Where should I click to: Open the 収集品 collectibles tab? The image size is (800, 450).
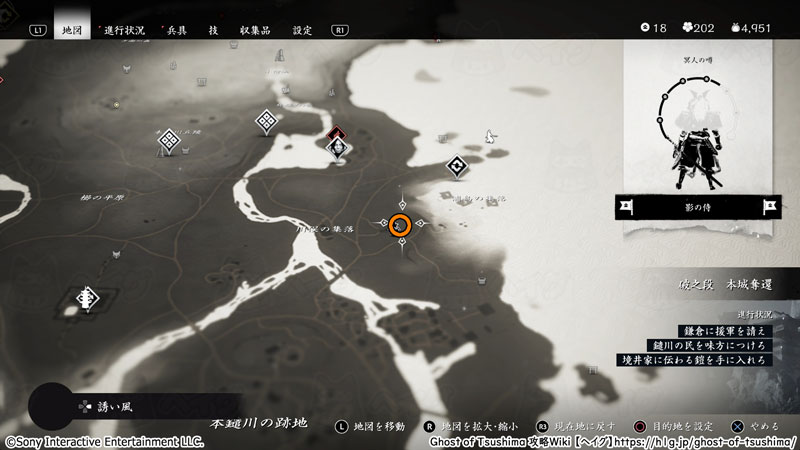coord(256,30)
